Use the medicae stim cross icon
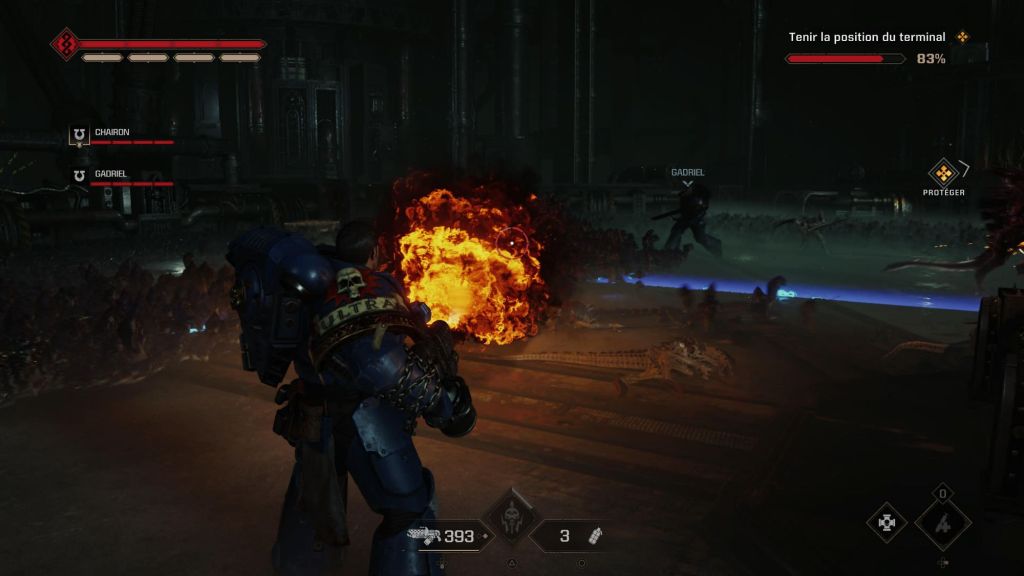The image size is (1024, 576). click(x=886, y=522)
